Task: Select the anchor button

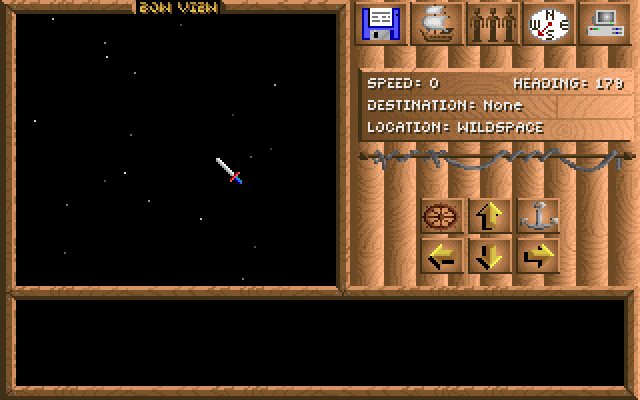Action: pos(539,216)
